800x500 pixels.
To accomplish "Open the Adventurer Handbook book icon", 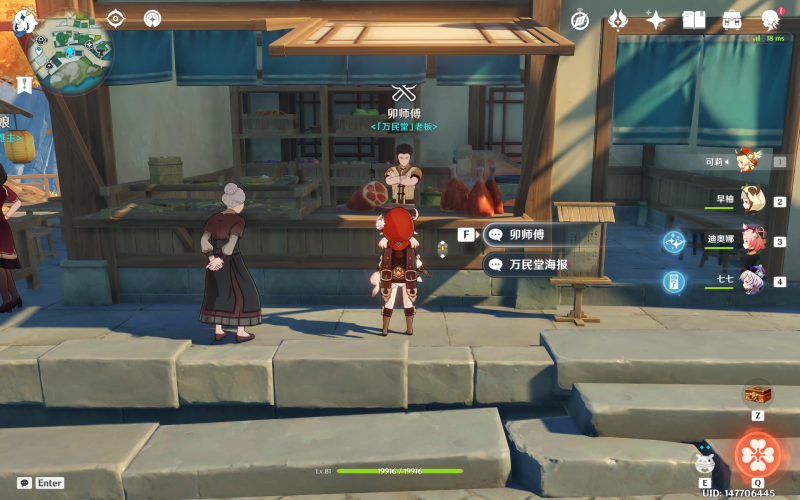I will click(694, 19).
